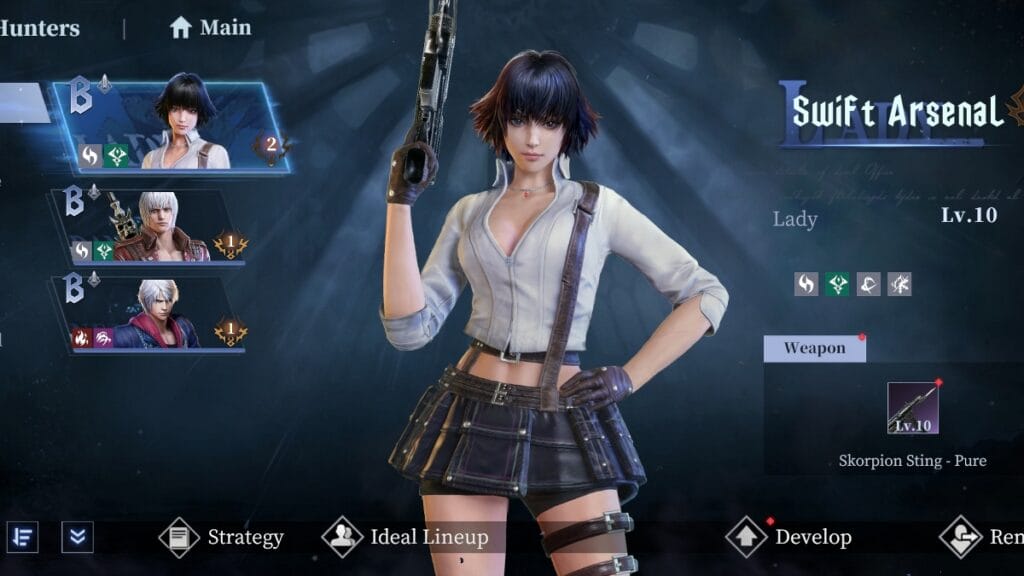Select Lady's hunter card
This screenshot has width=1024, height=576.
170,127
